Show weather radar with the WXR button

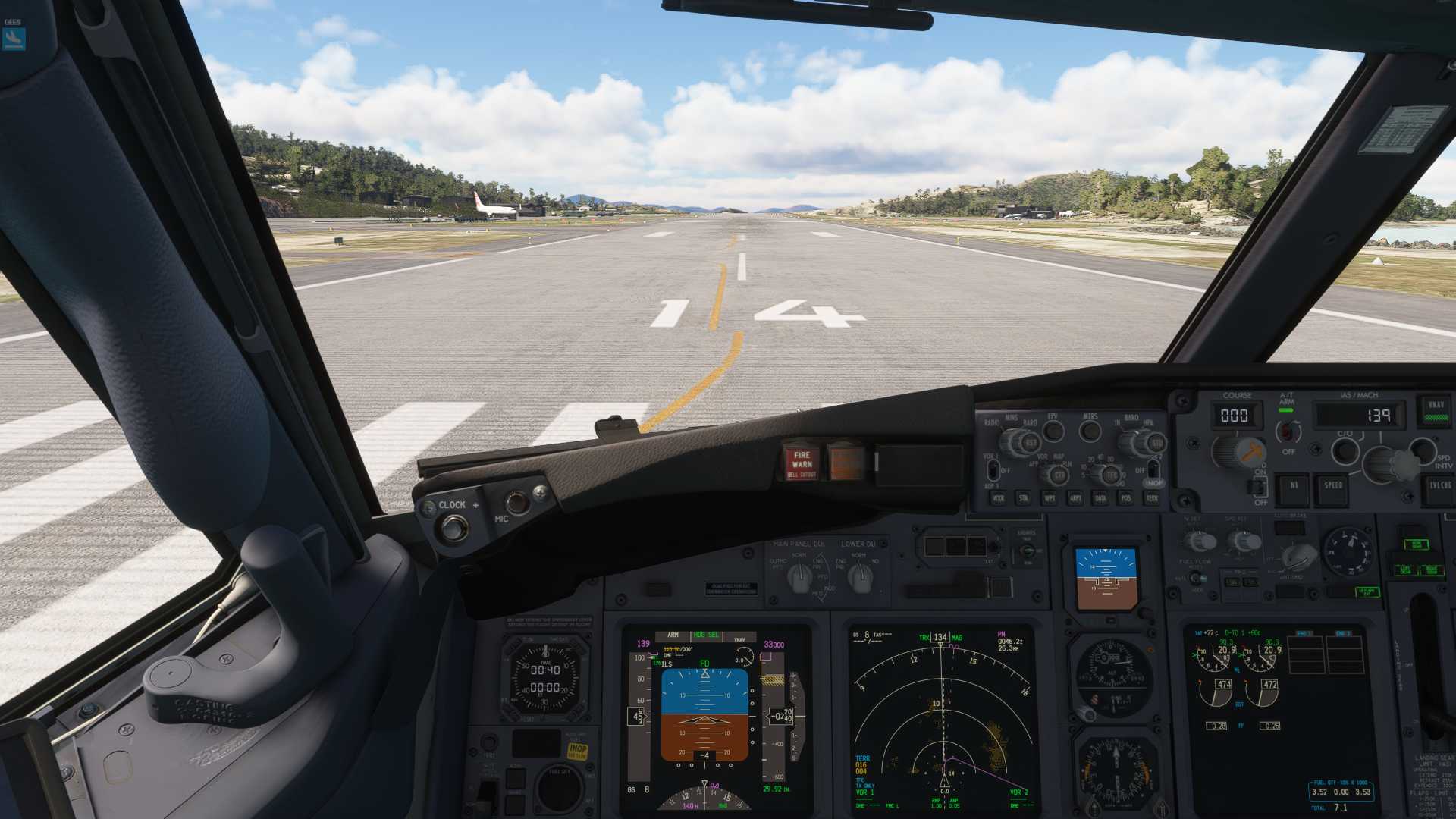click(999, 498)
